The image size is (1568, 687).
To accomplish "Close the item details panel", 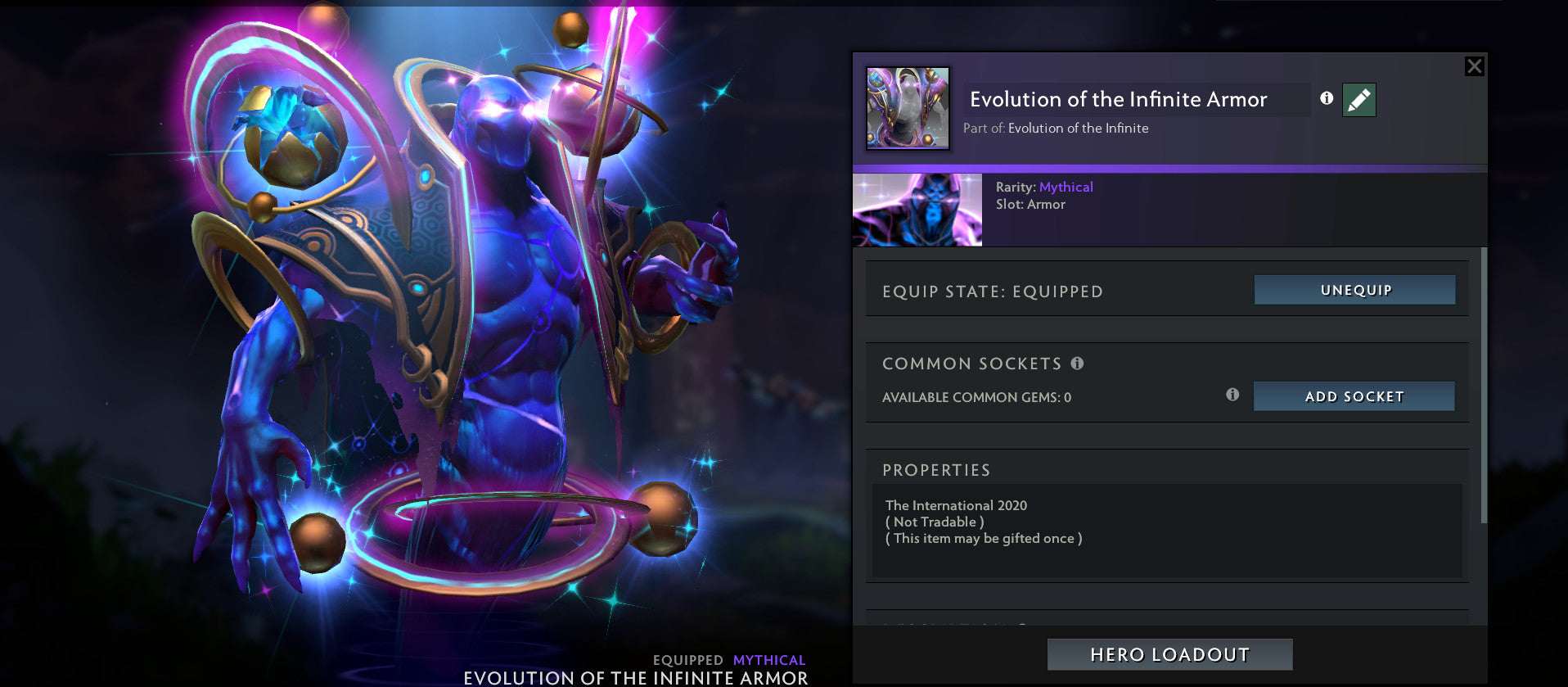I will click(x=1474, y=66).
